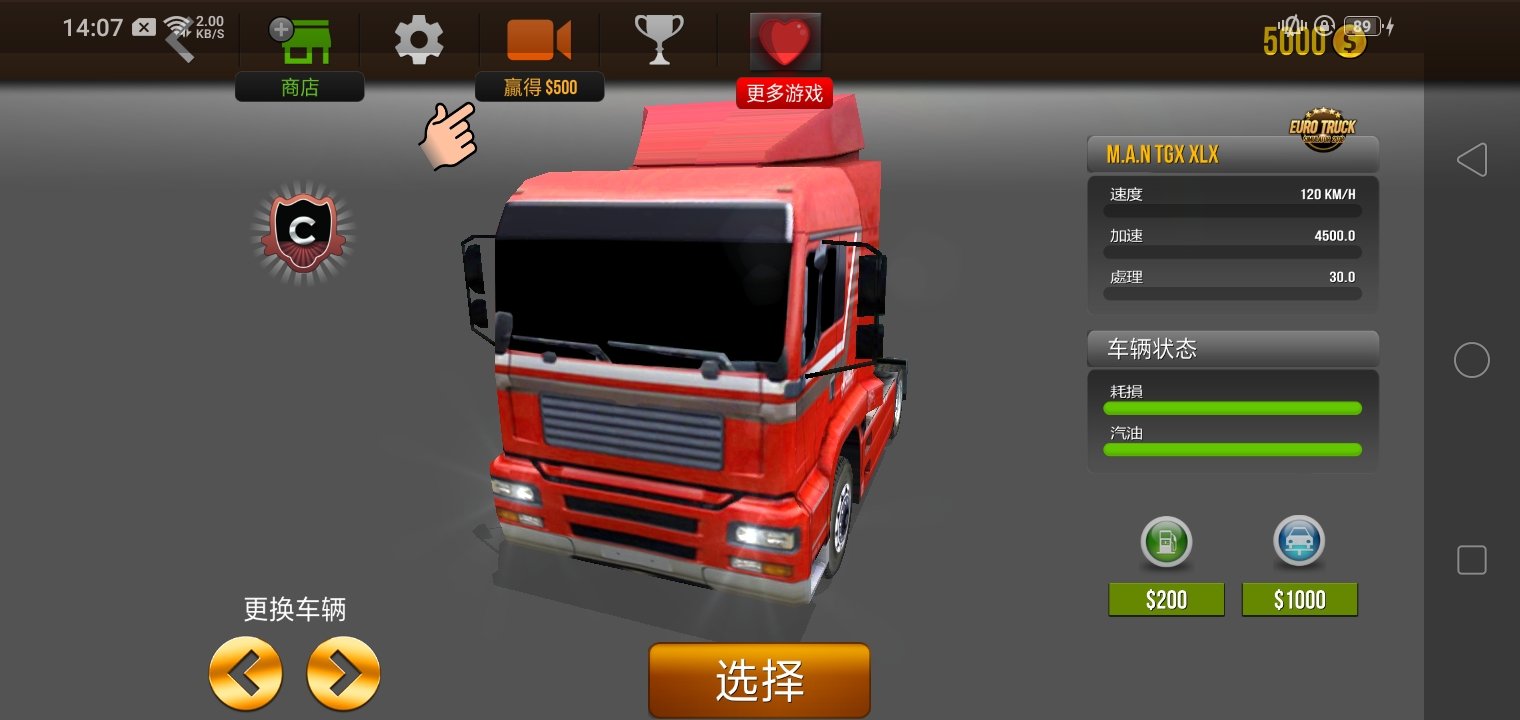Open the 商店 shop
The width and height of the screenshot is (1520, 720).
pyautogui.click(x=299, y=40)
